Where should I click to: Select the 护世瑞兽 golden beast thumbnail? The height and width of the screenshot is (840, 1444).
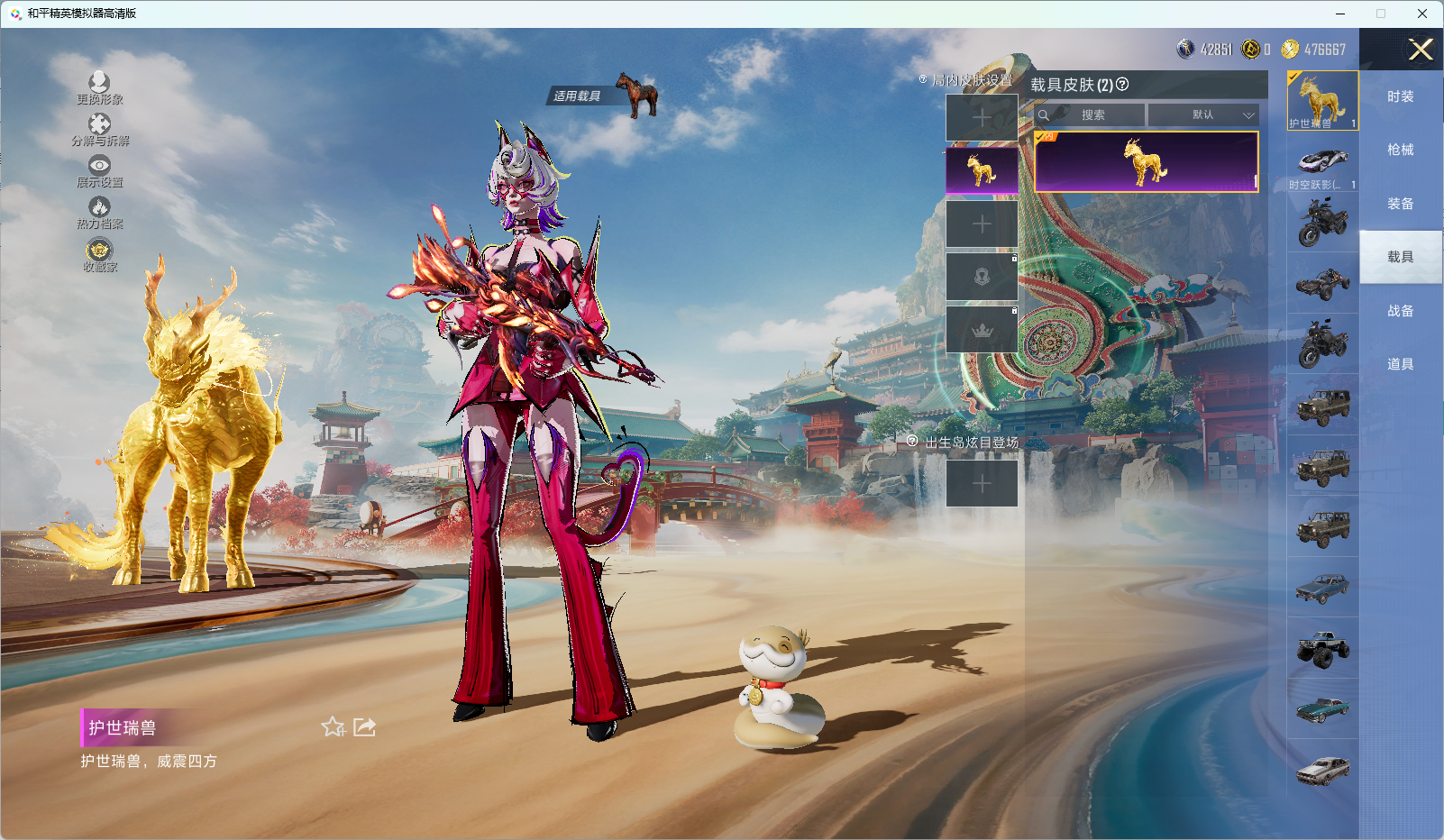click(x=1322, y=100)
